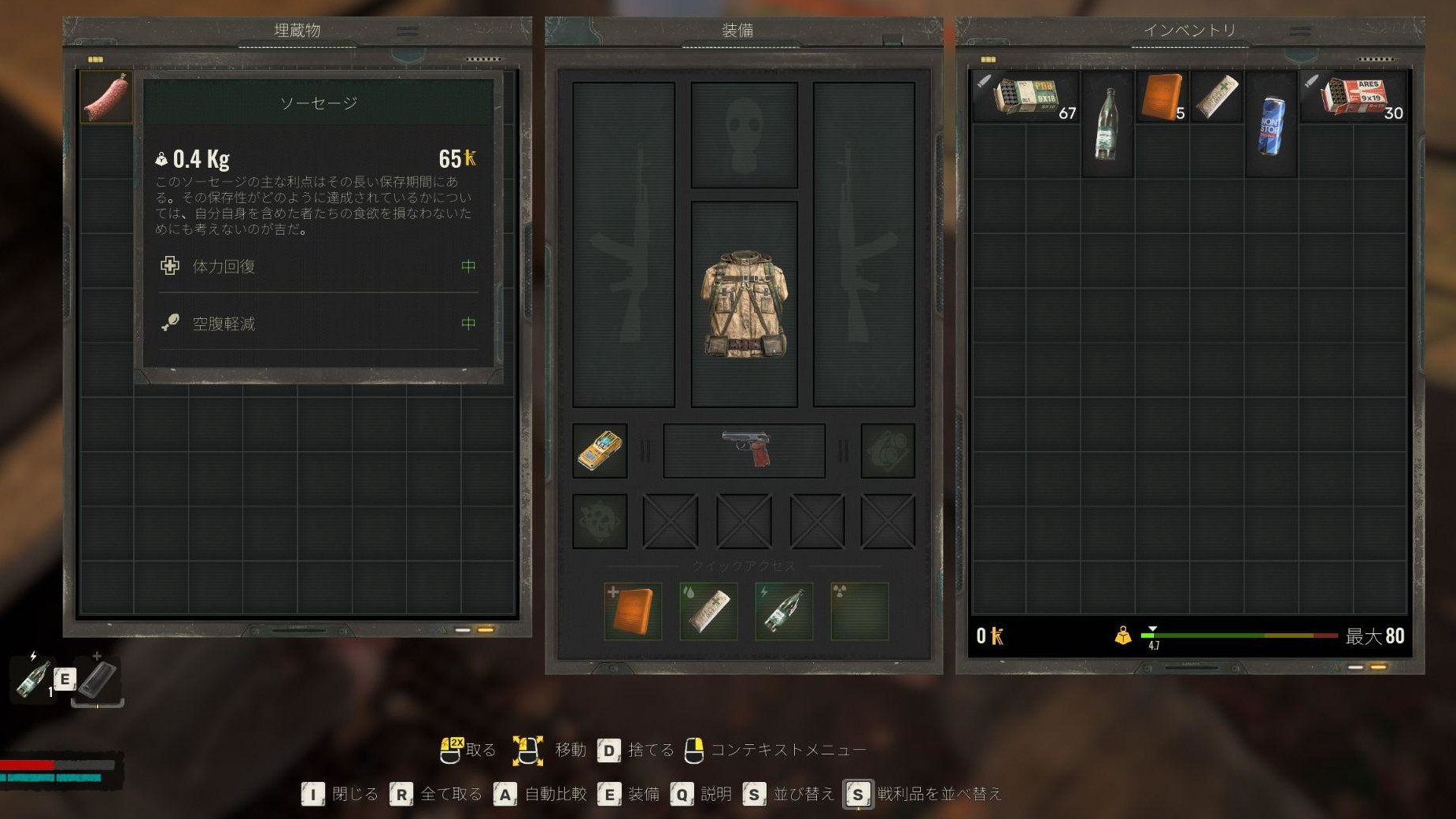Select the water bottle in inventory
Image resolution: width=1456 pixels, height=819 pixels.
[1107, 124]
